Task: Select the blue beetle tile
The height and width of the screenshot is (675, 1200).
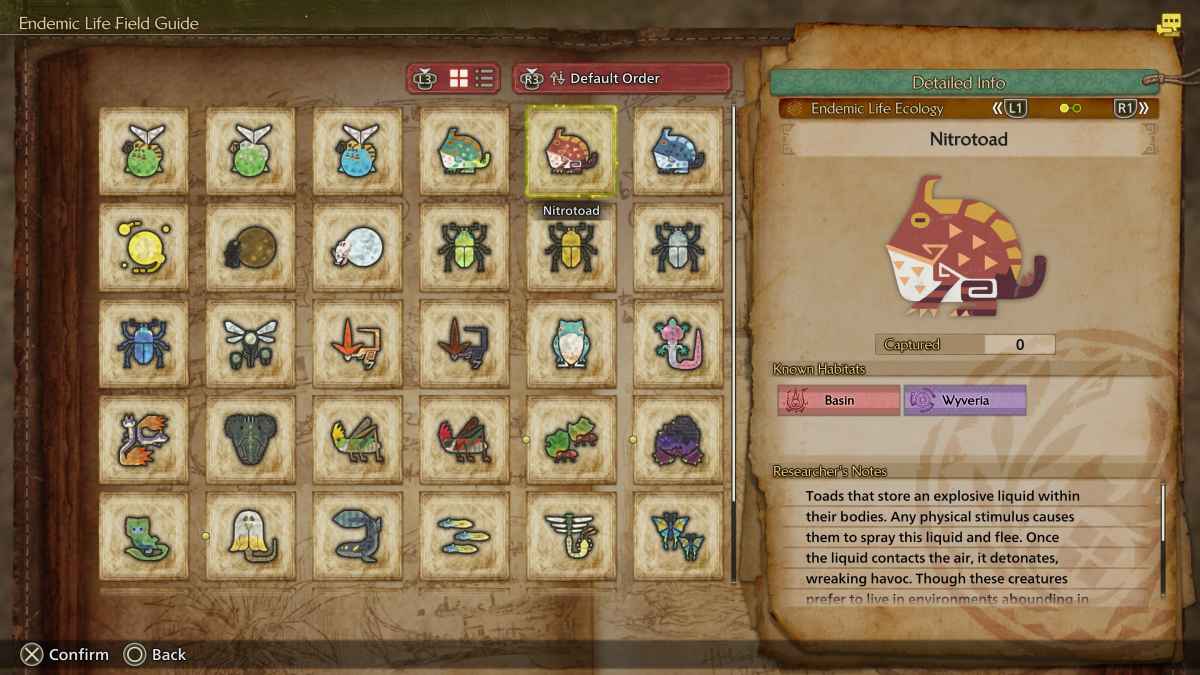Action: pos(143,342)
